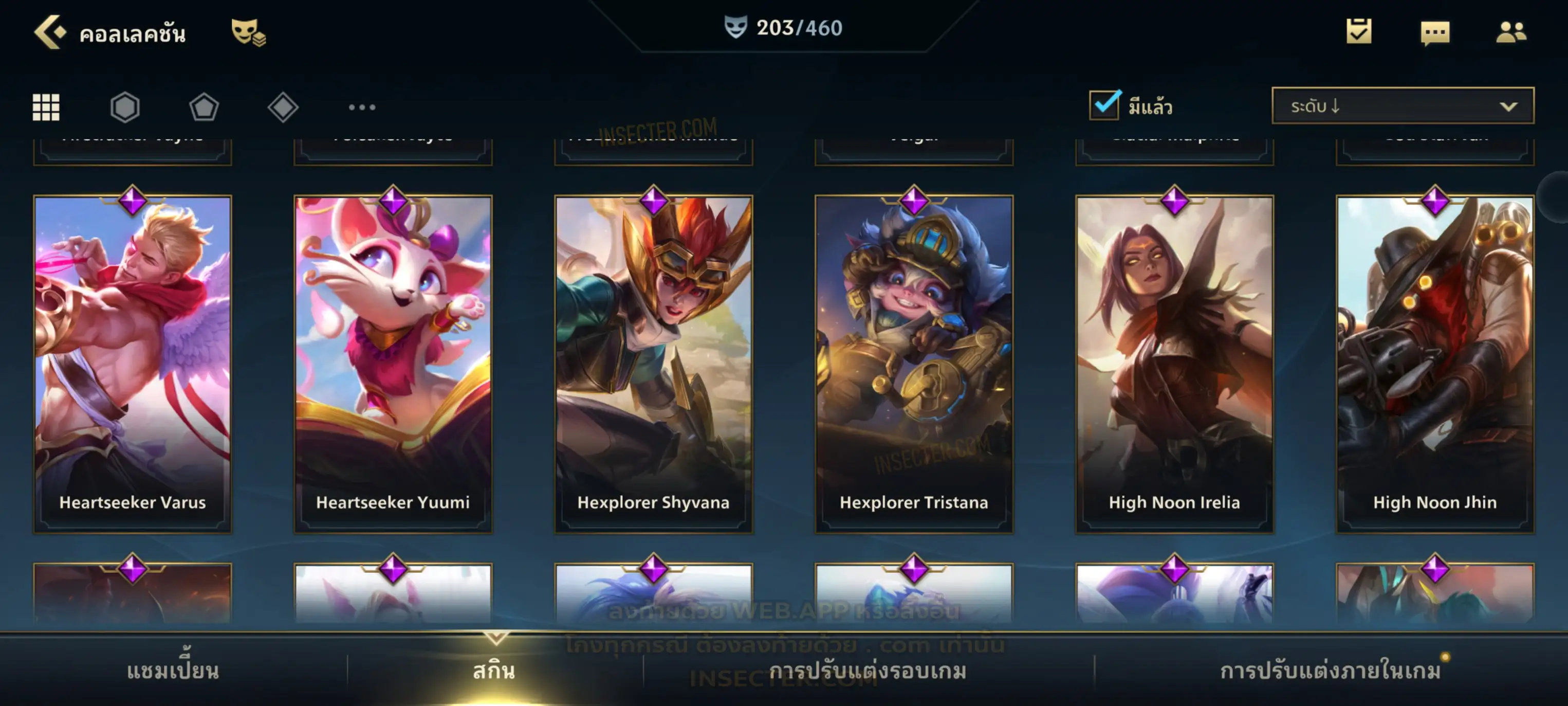Filter skins by the hexagon rarity icon
This screenshot has height=706, width=1568.
pos(125,107)
